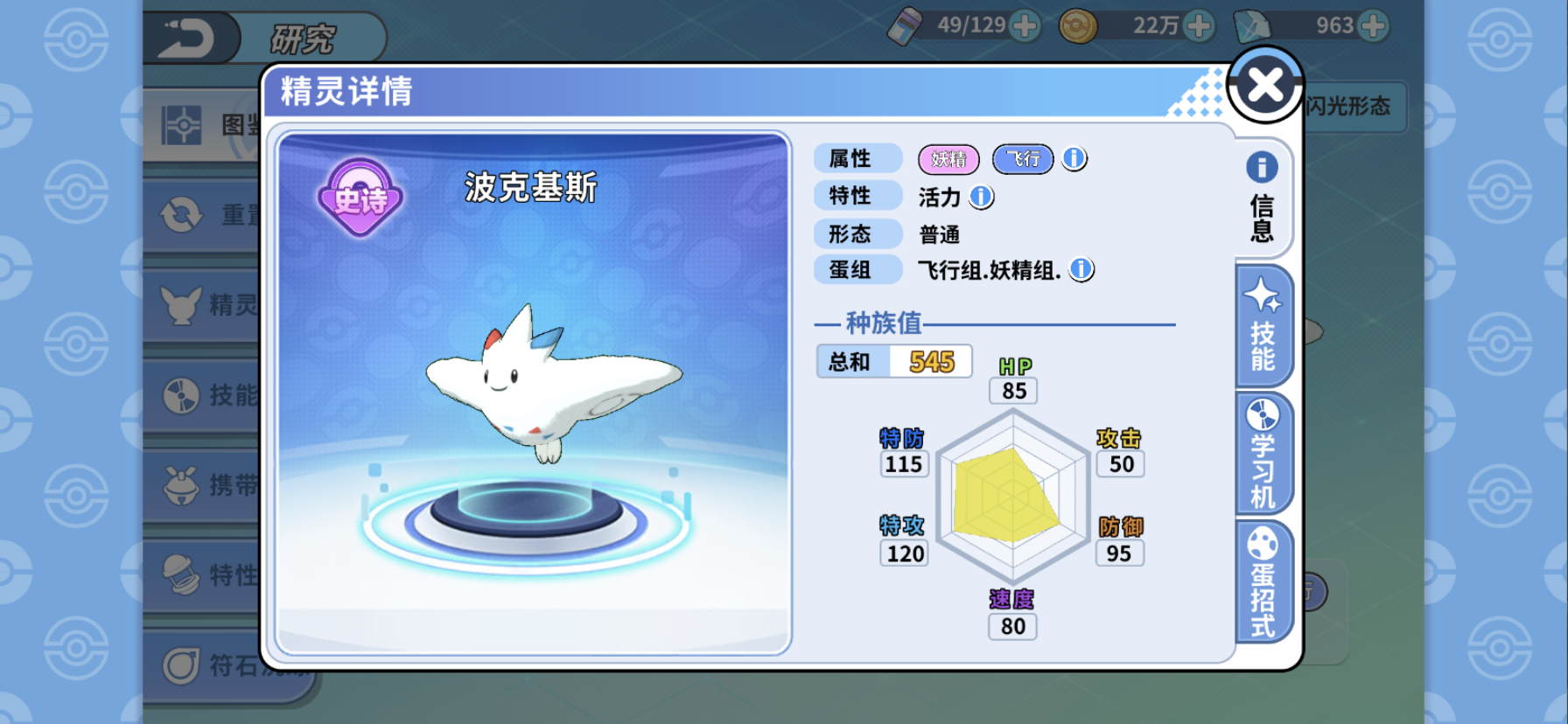Go back with the return arrow
The image size is (1568, 724).
(x=187, y=38)
